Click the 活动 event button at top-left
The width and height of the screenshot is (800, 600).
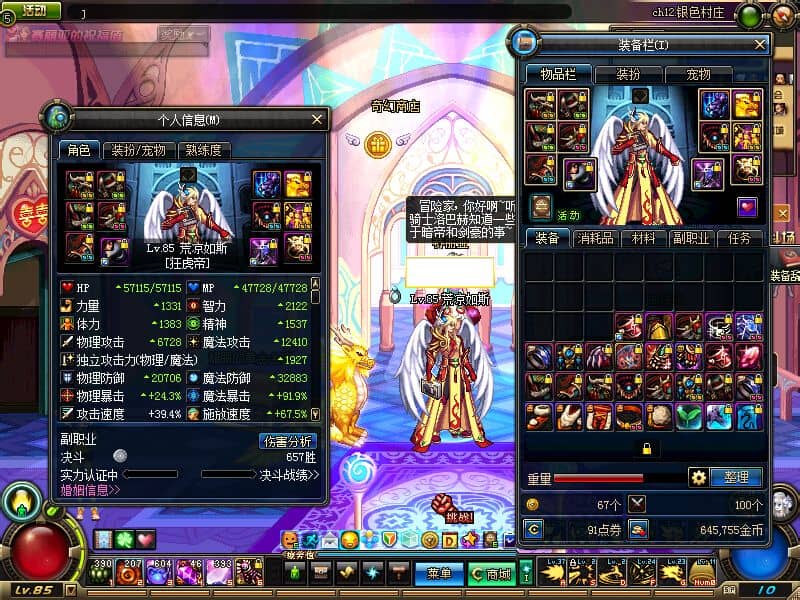click(x=30, y=11)
